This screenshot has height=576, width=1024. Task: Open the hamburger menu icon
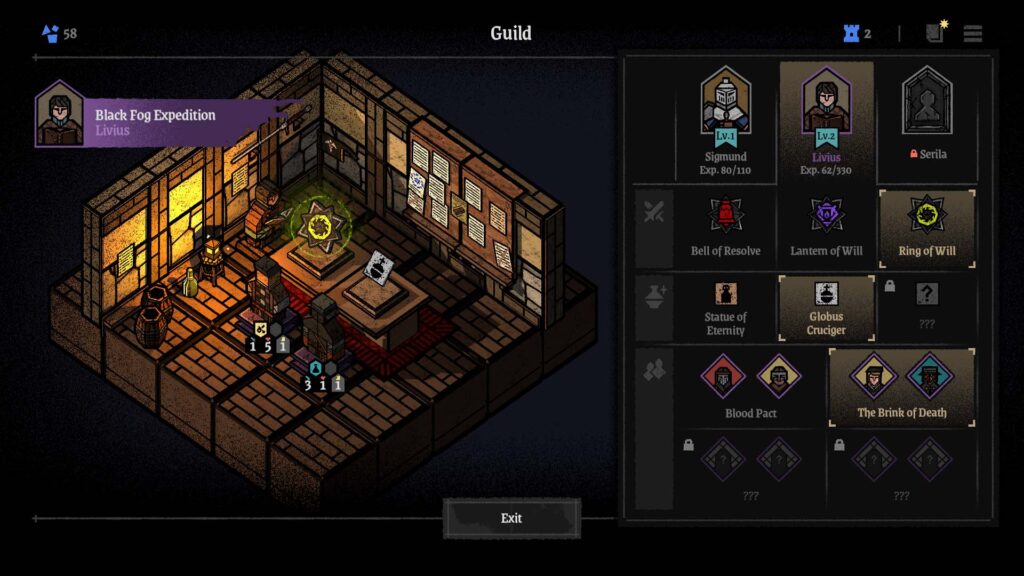click(973, 34)
